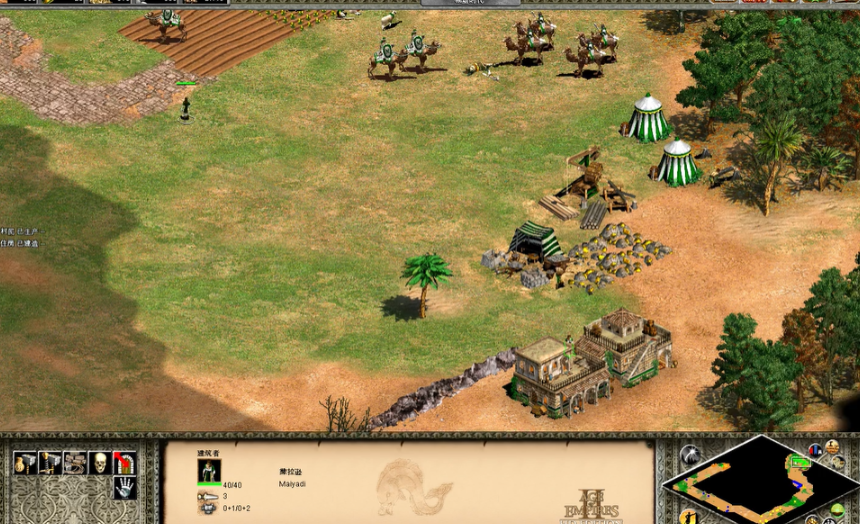Activate the Garrison command (red arrow into arch)
The width and height of the screenshot is (860, 524).
[124, 462]
